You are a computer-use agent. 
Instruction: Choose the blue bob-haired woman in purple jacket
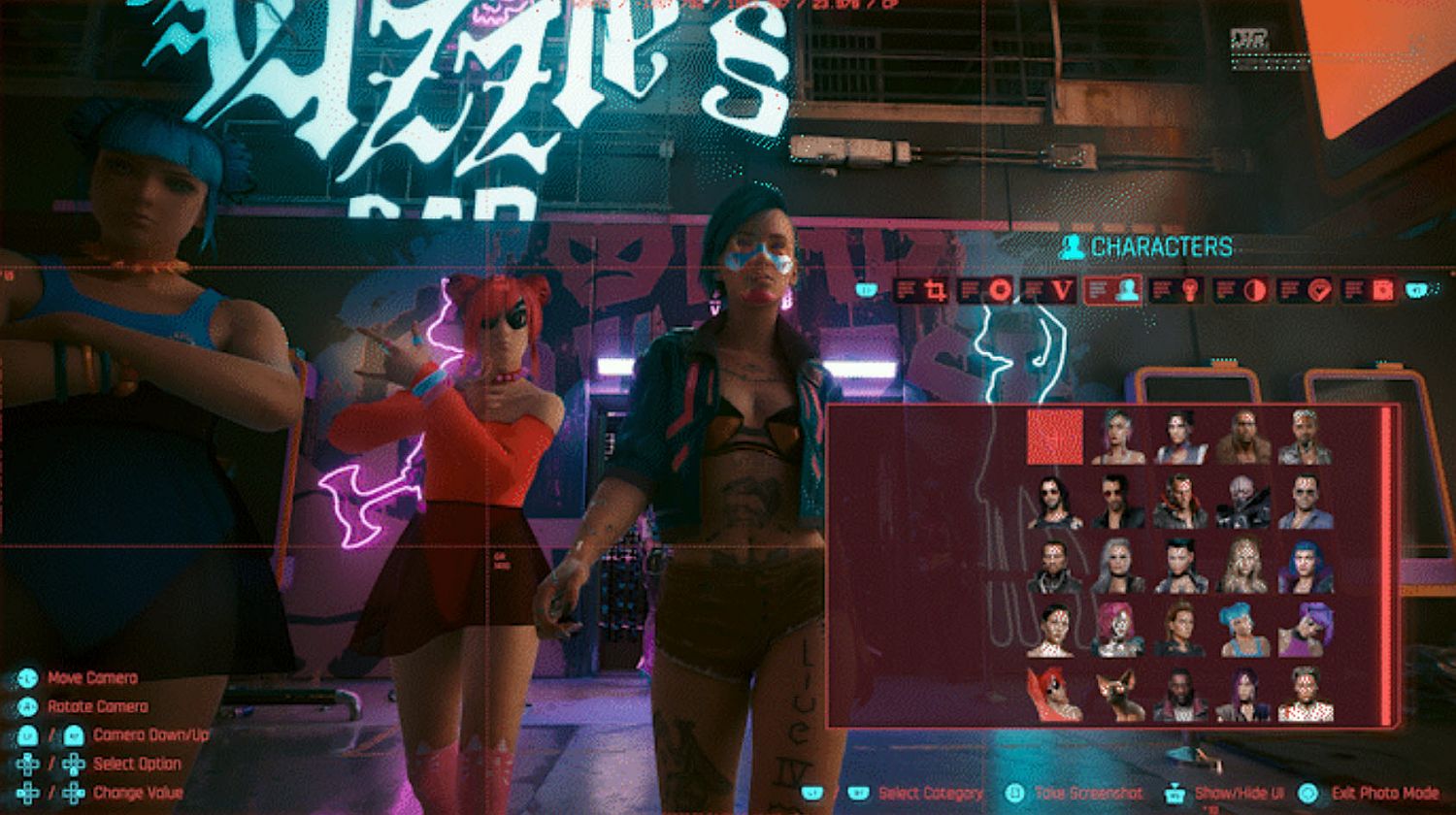pyautogui.click(x=1305, y=565)
